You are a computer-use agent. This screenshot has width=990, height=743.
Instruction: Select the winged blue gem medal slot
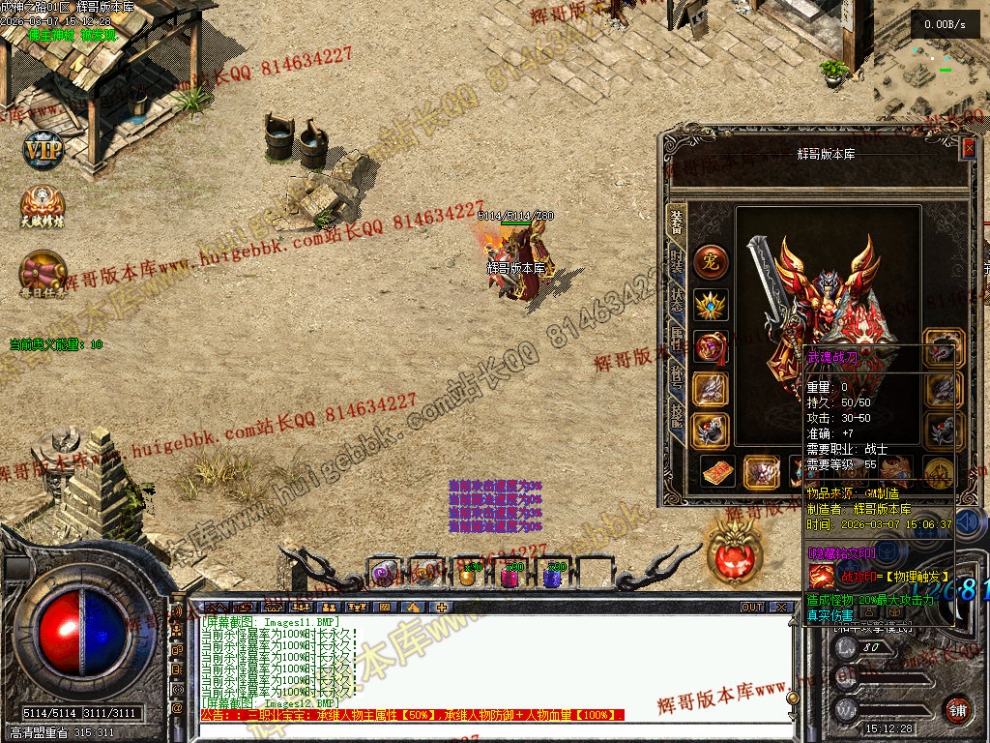tap(711, 304)
